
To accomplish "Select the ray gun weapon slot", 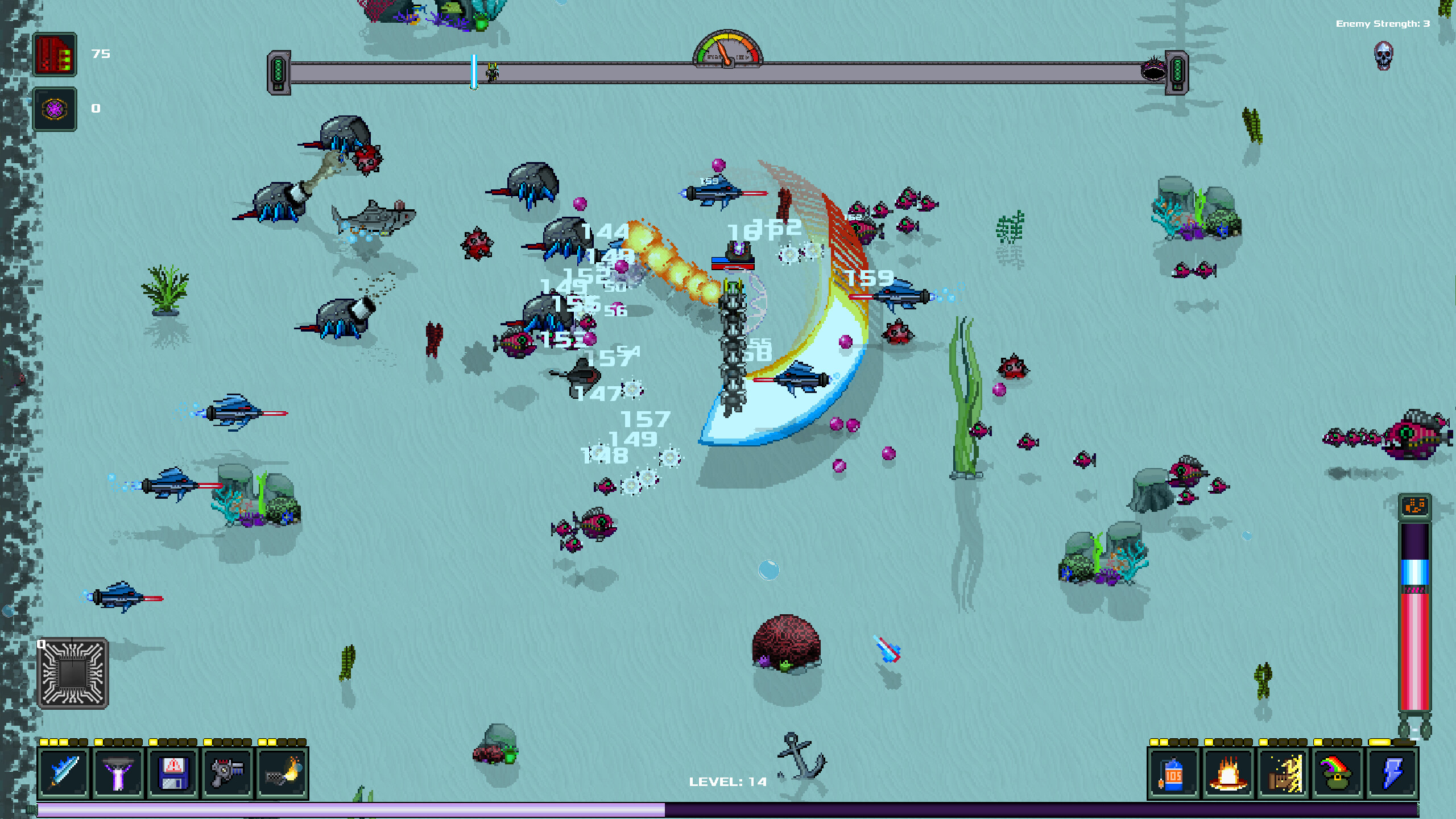I will 227,772.
